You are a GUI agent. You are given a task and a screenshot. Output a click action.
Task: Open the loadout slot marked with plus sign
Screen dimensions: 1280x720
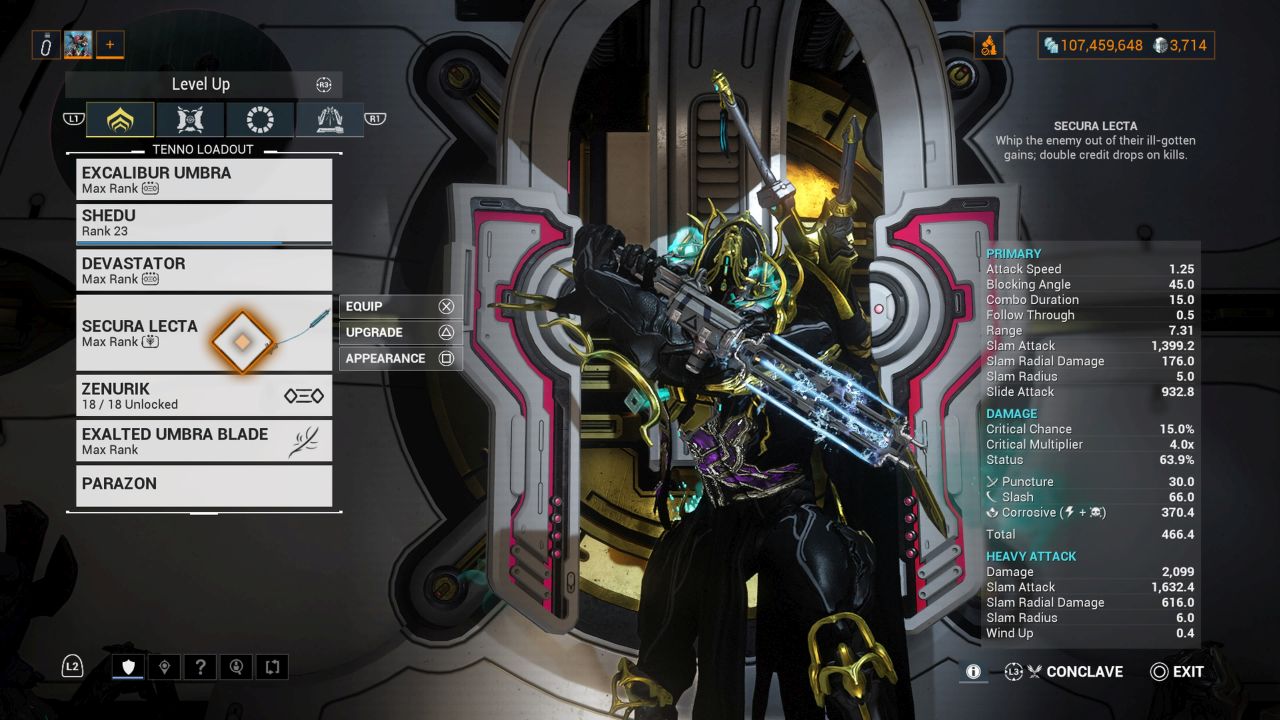click(110, 44)
